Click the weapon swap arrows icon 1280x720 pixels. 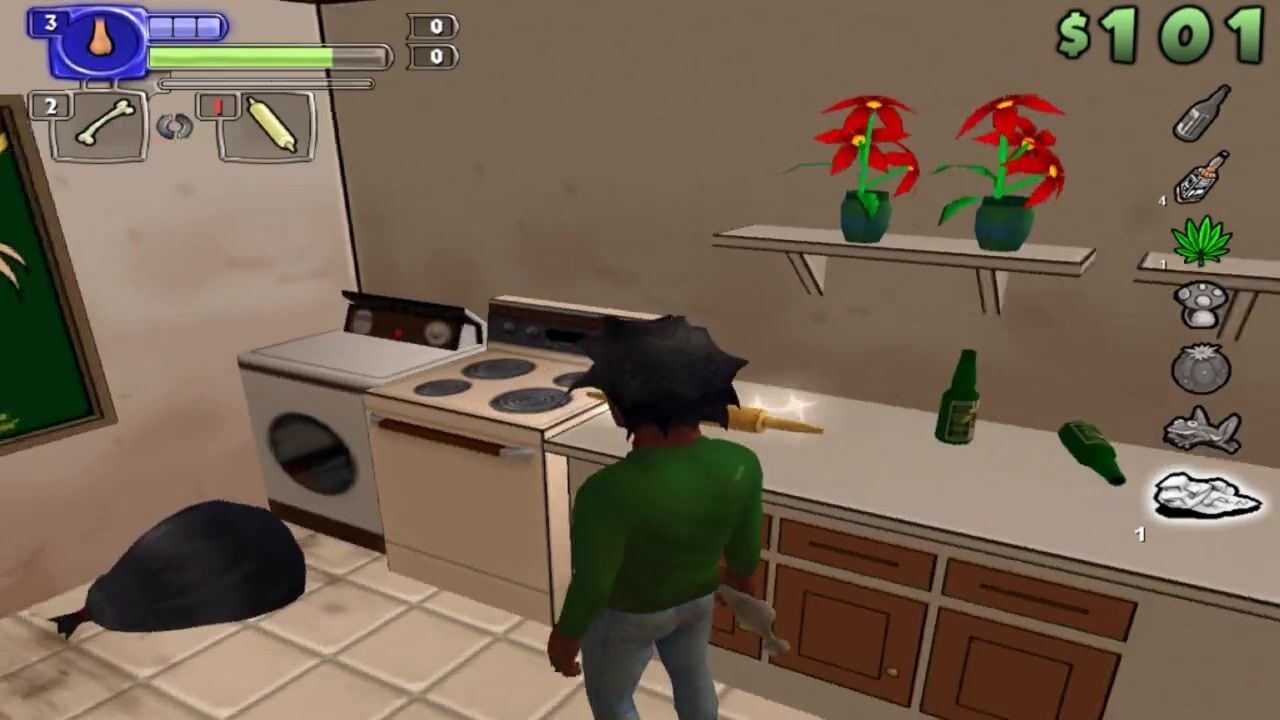coord(174,127)
